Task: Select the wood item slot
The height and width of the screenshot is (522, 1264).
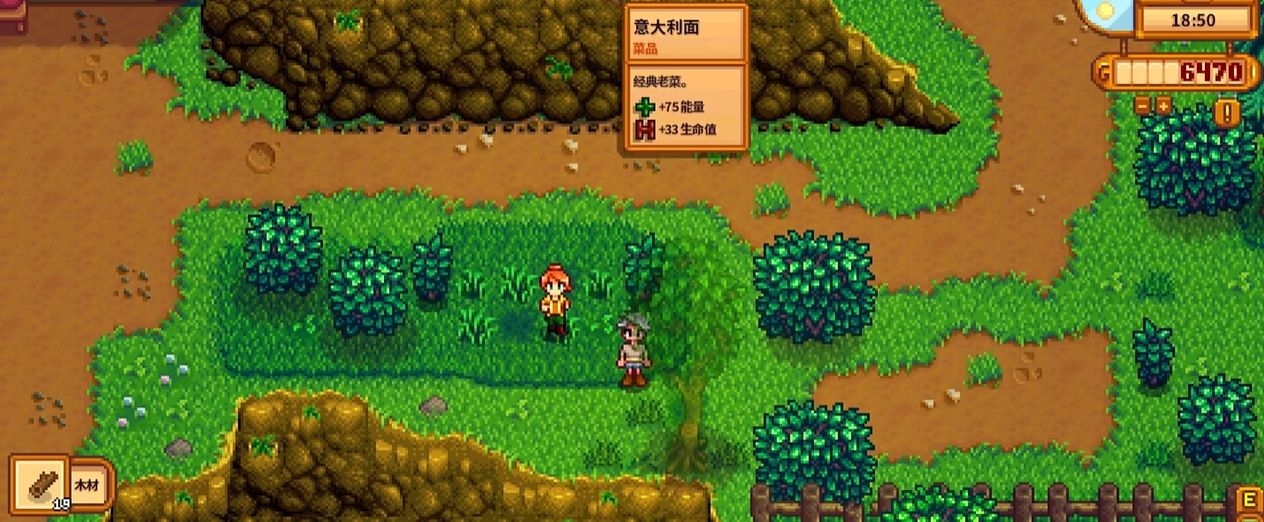Action: pos(38,484)
